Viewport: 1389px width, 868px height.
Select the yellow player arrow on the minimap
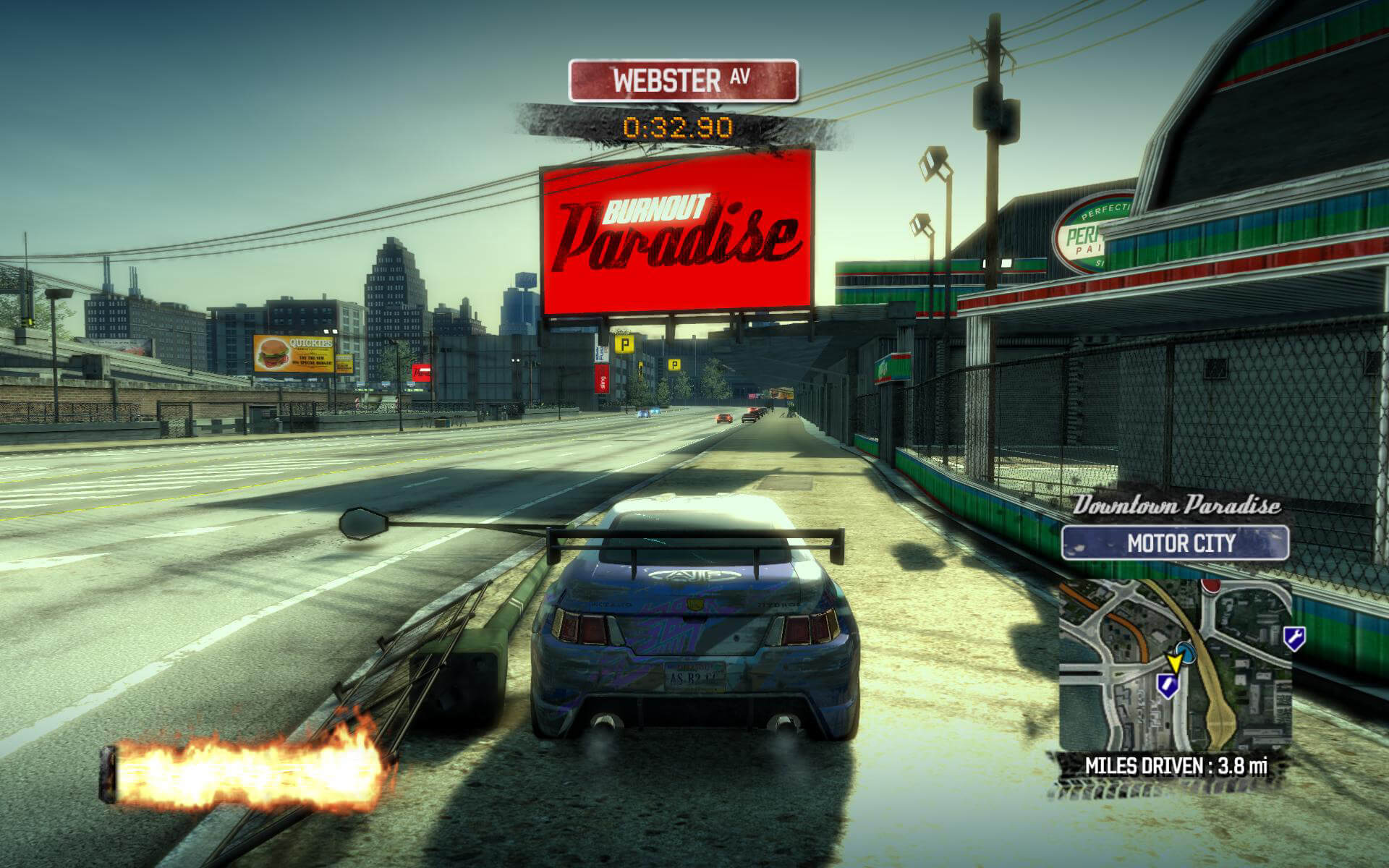click(1174, 663)
